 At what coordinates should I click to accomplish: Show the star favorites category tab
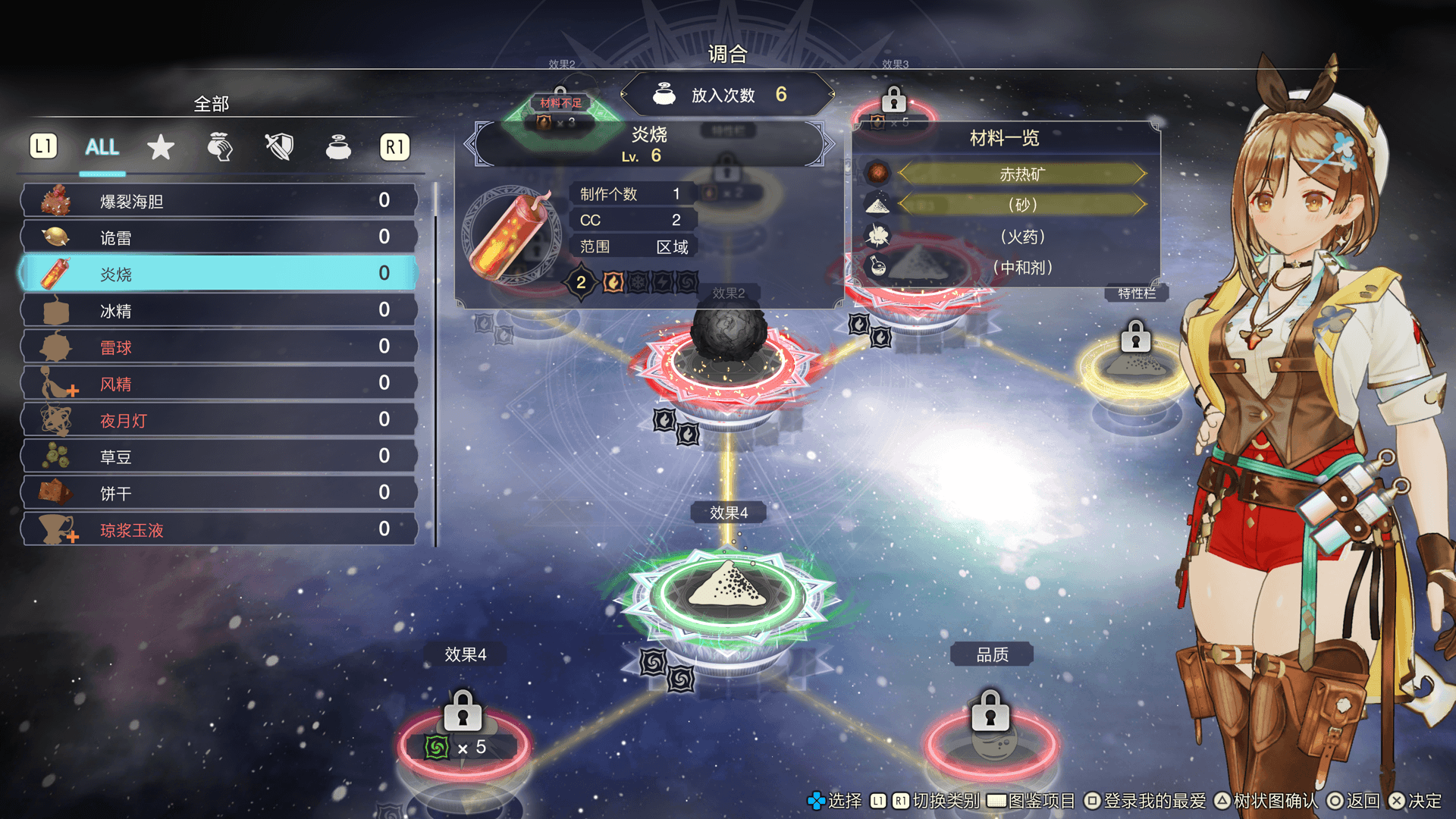tap(161, 147)
